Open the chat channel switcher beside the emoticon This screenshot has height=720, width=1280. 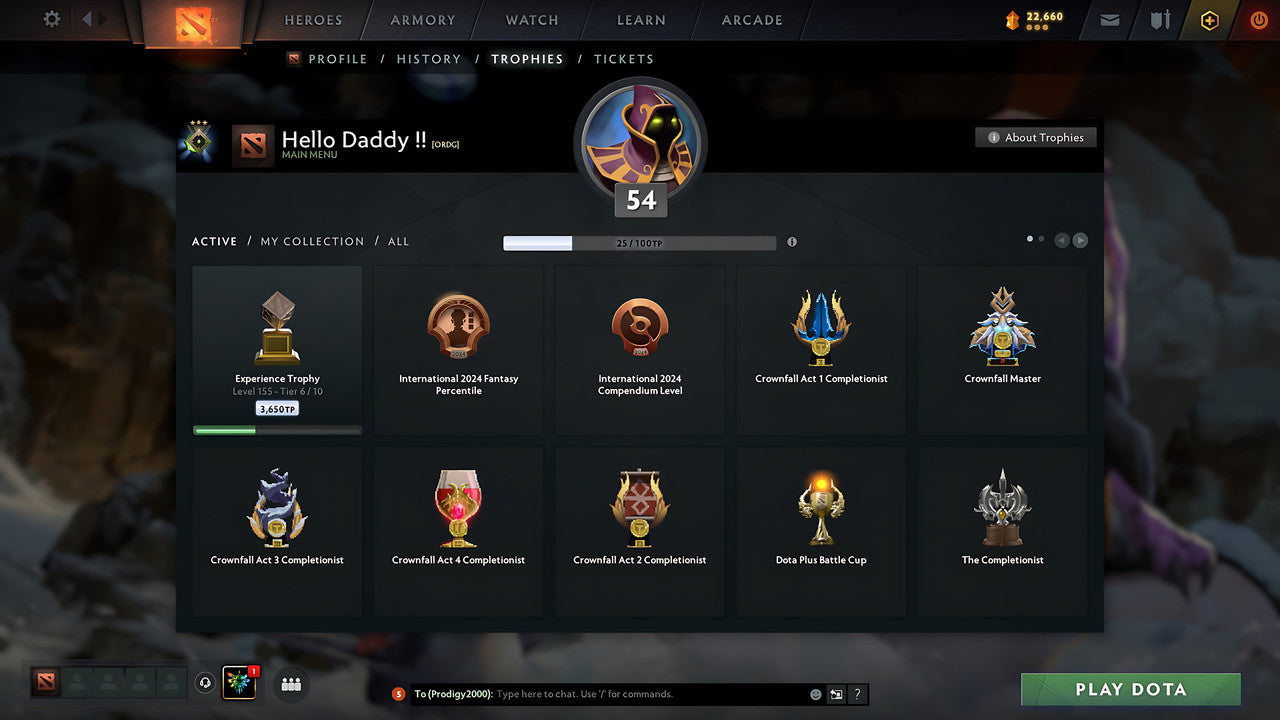[835, 694]
